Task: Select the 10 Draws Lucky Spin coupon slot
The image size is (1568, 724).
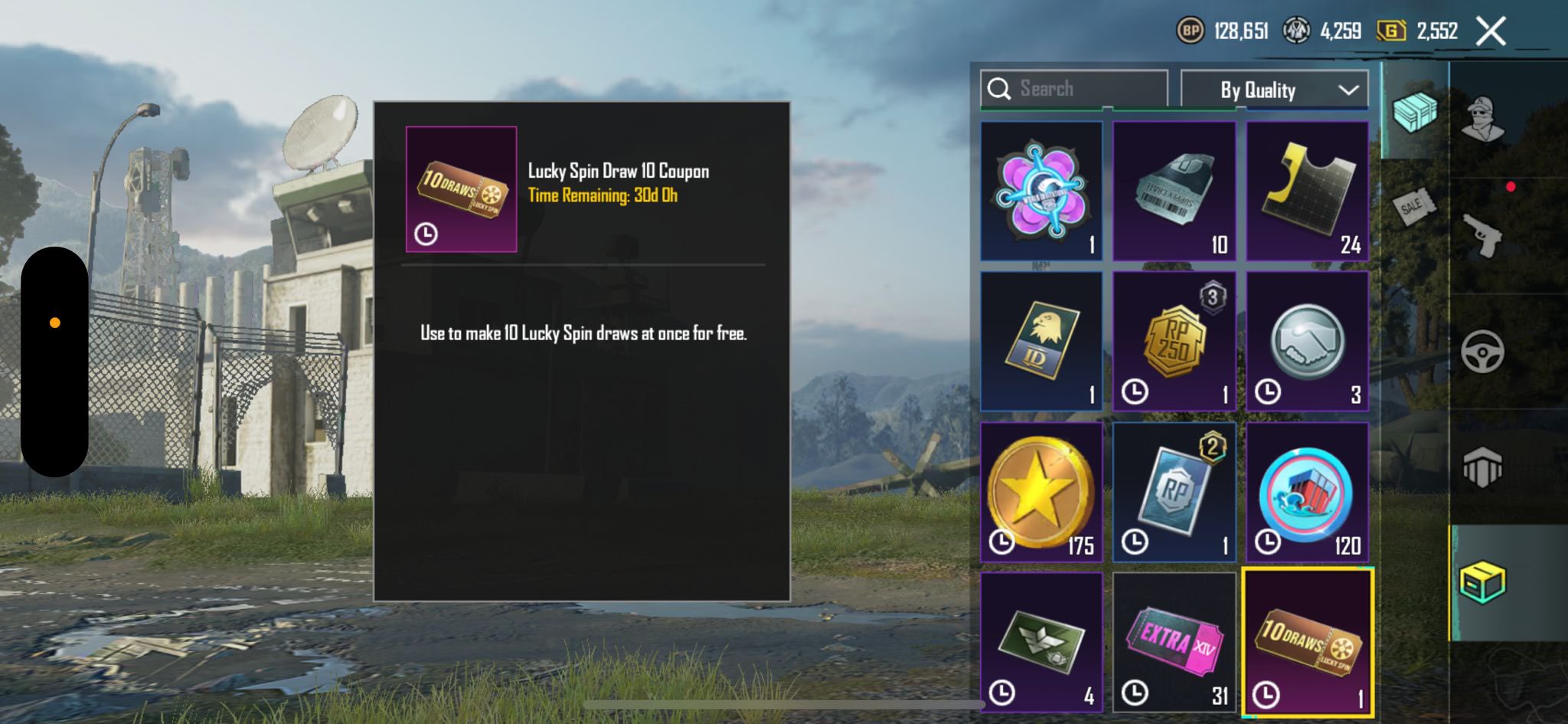Action: point(1307,642)
